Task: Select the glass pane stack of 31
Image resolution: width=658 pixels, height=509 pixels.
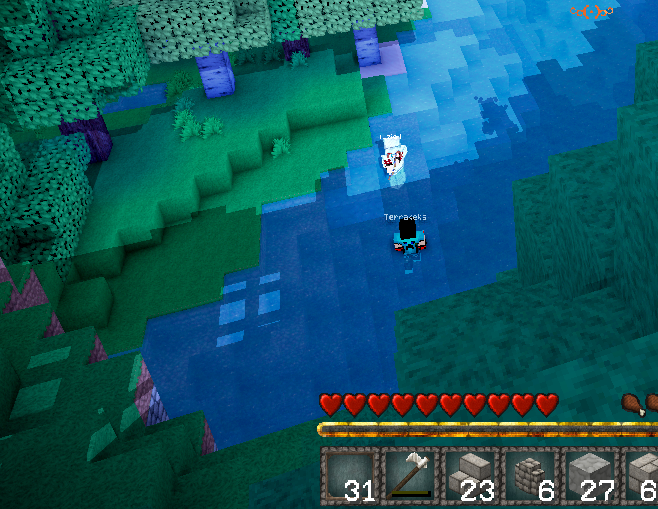Action: coord(351,474)
